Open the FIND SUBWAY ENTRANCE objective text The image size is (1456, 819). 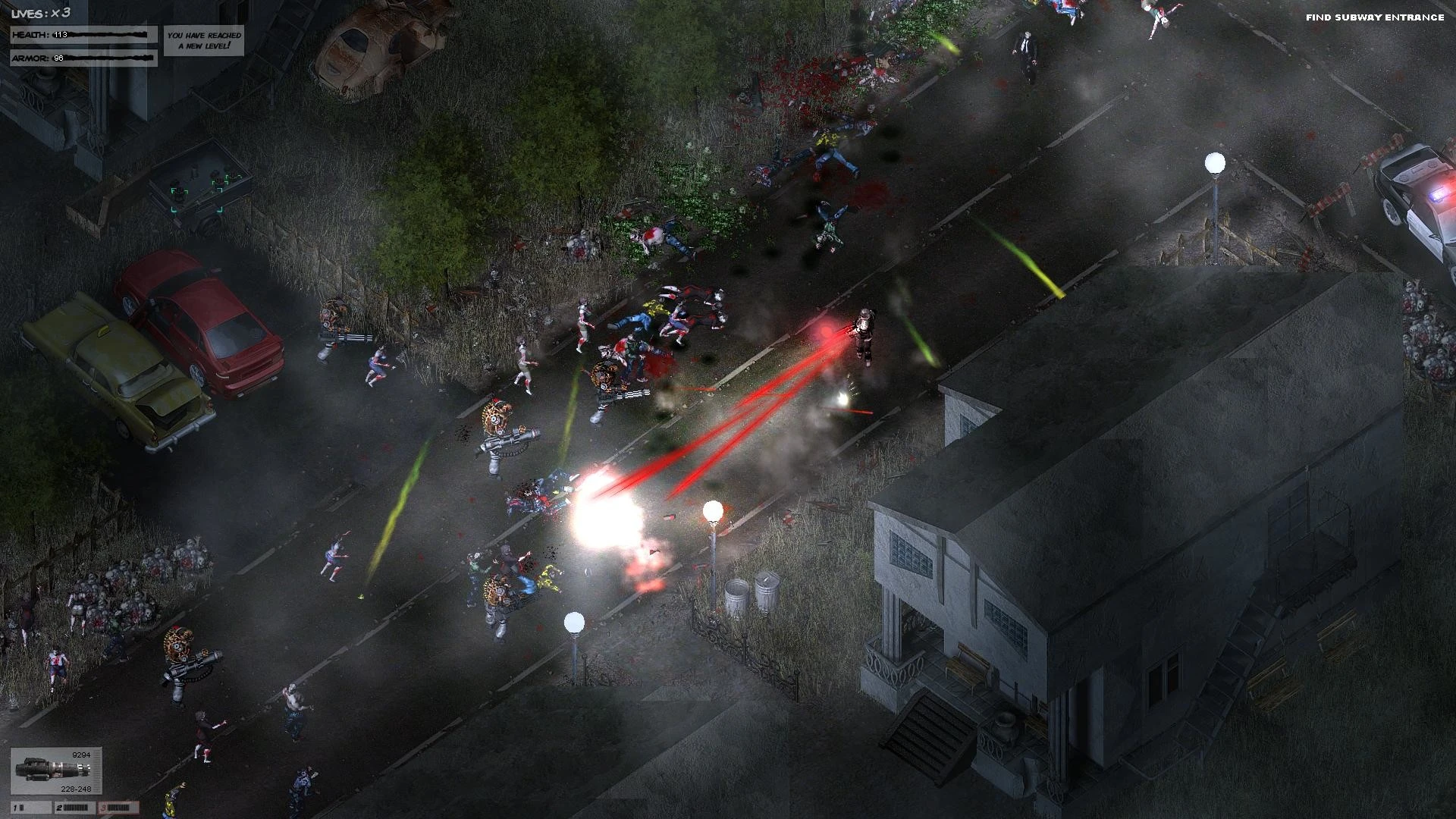point(1376,15)
